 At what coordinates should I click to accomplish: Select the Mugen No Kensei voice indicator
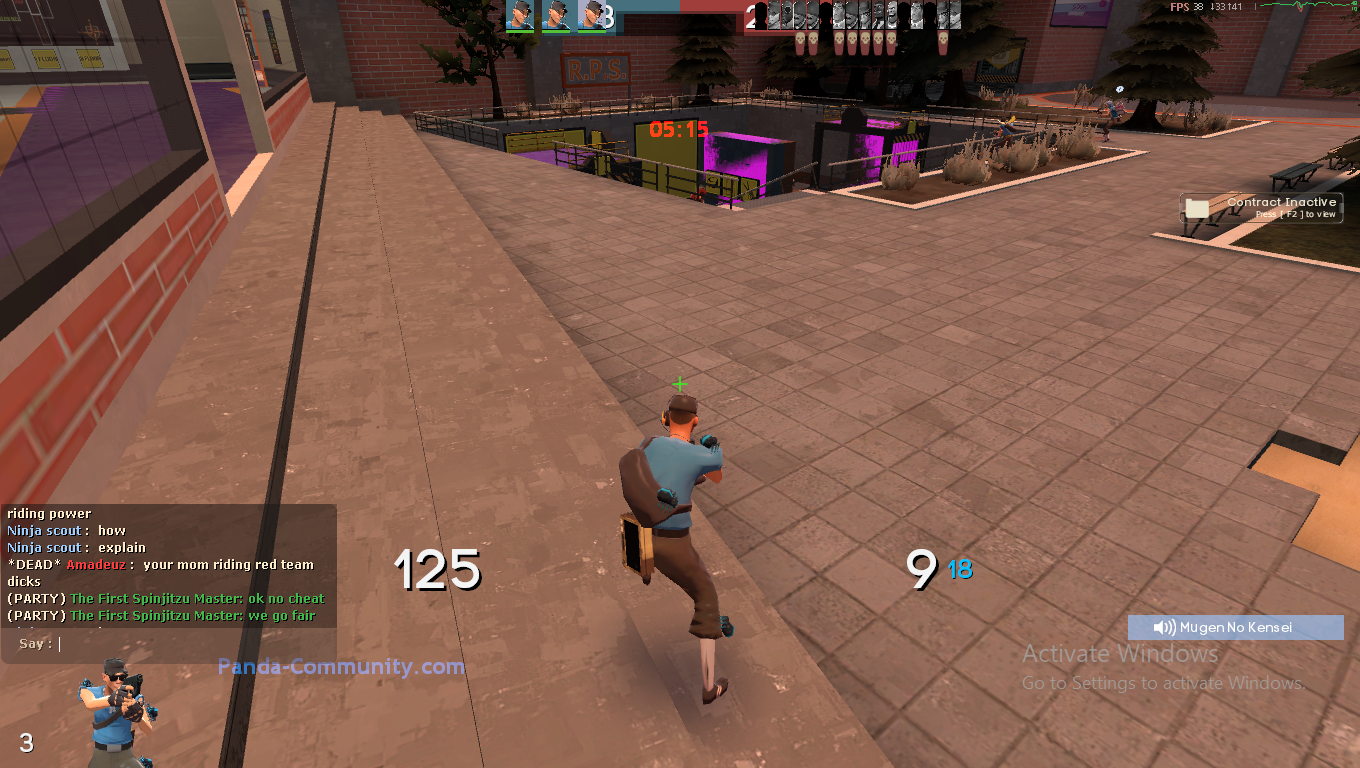pyautogui.click(x=1235, y=627)
